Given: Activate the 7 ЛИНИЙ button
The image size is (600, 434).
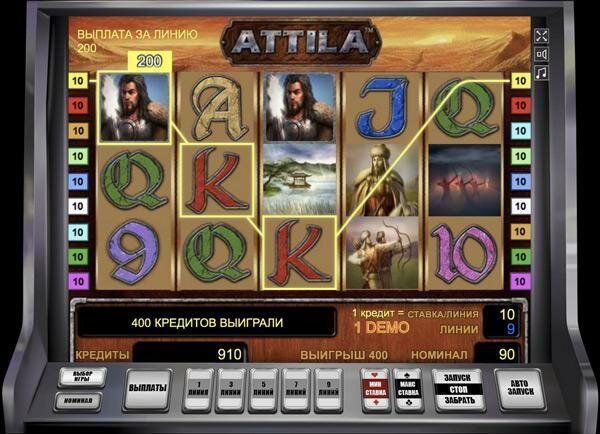Looking at the screenshot, I should click(x=296, y=388).
